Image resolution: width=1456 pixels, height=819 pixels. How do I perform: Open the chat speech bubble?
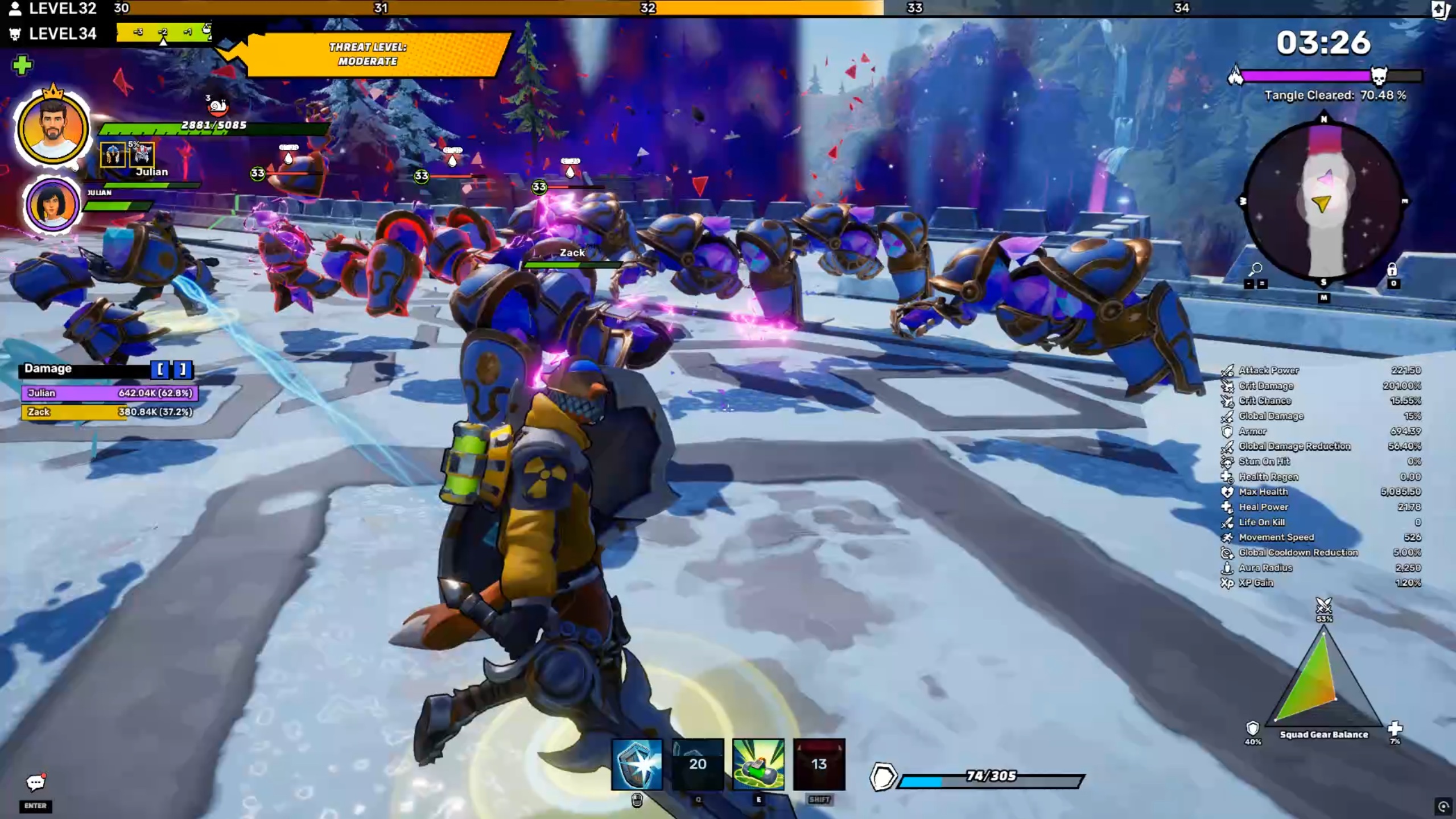tap(35, 783)
